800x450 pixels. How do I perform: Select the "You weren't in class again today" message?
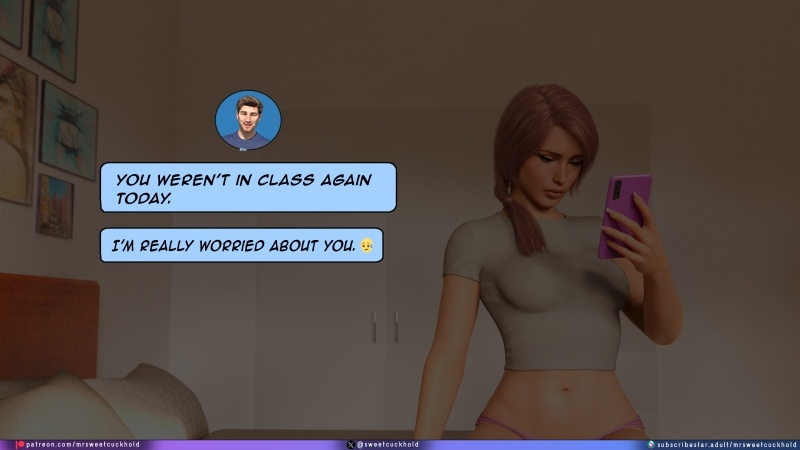point(248,188)
